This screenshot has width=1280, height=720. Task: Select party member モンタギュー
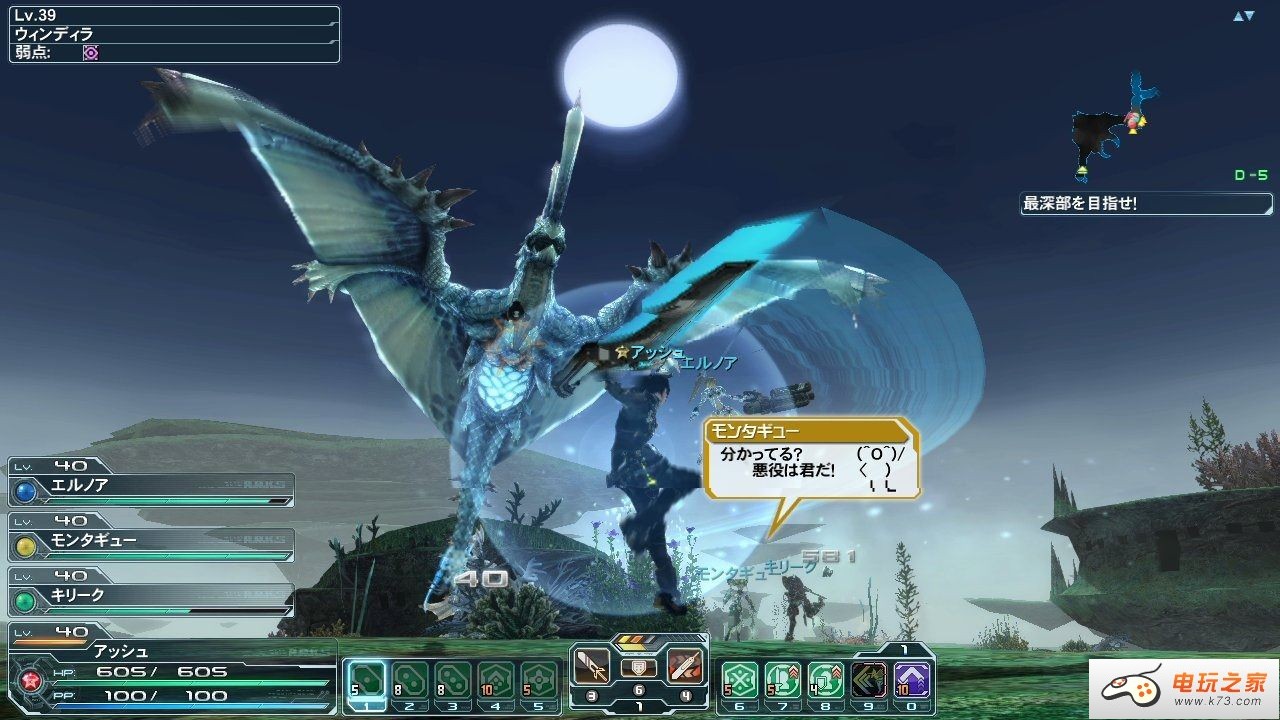pos(152,541)
